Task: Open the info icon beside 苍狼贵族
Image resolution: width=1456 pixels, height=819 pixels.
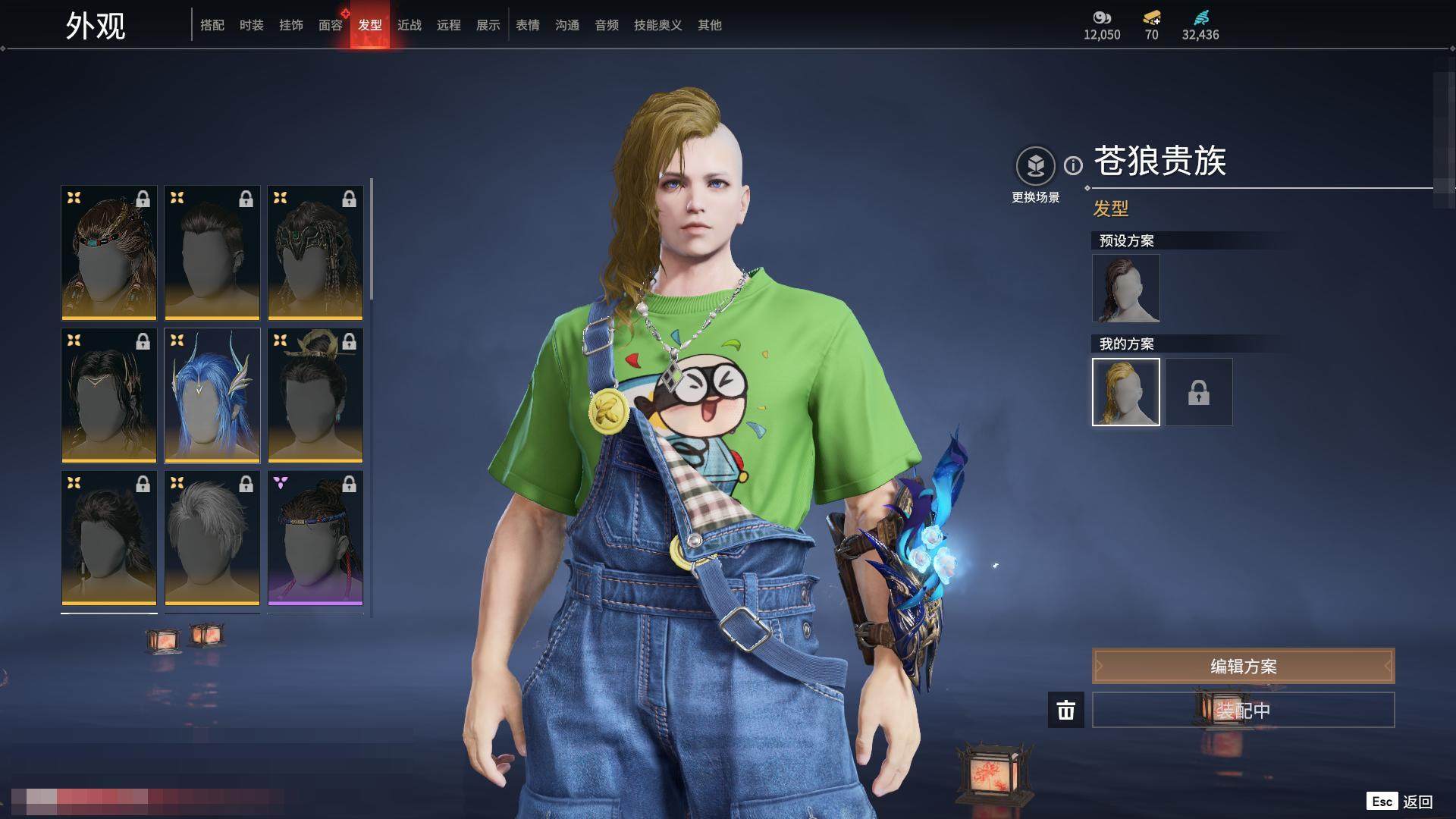Action: tap(1073, 165)
